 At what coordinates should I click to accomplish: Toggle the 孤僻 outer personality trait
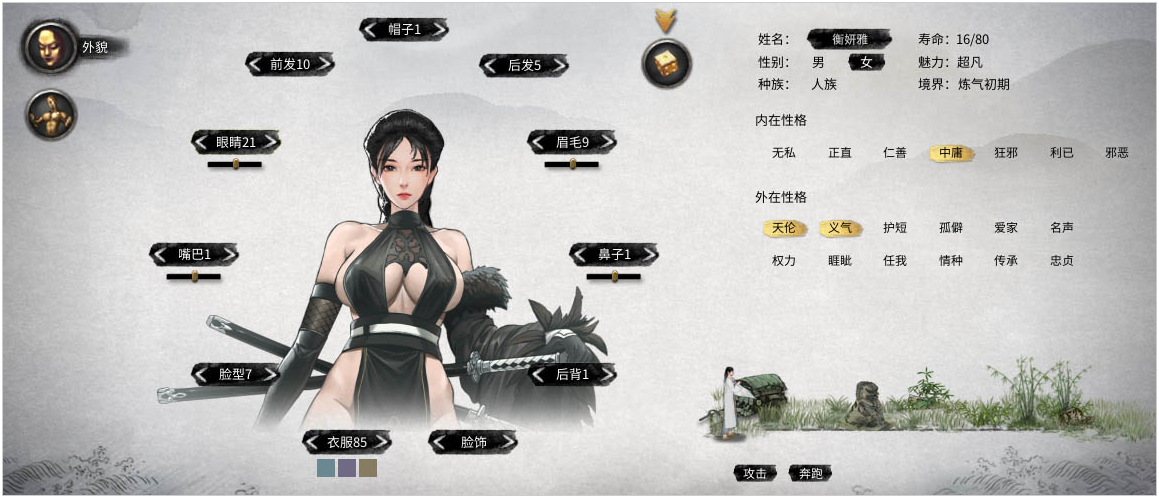click(x=950, y=228)
